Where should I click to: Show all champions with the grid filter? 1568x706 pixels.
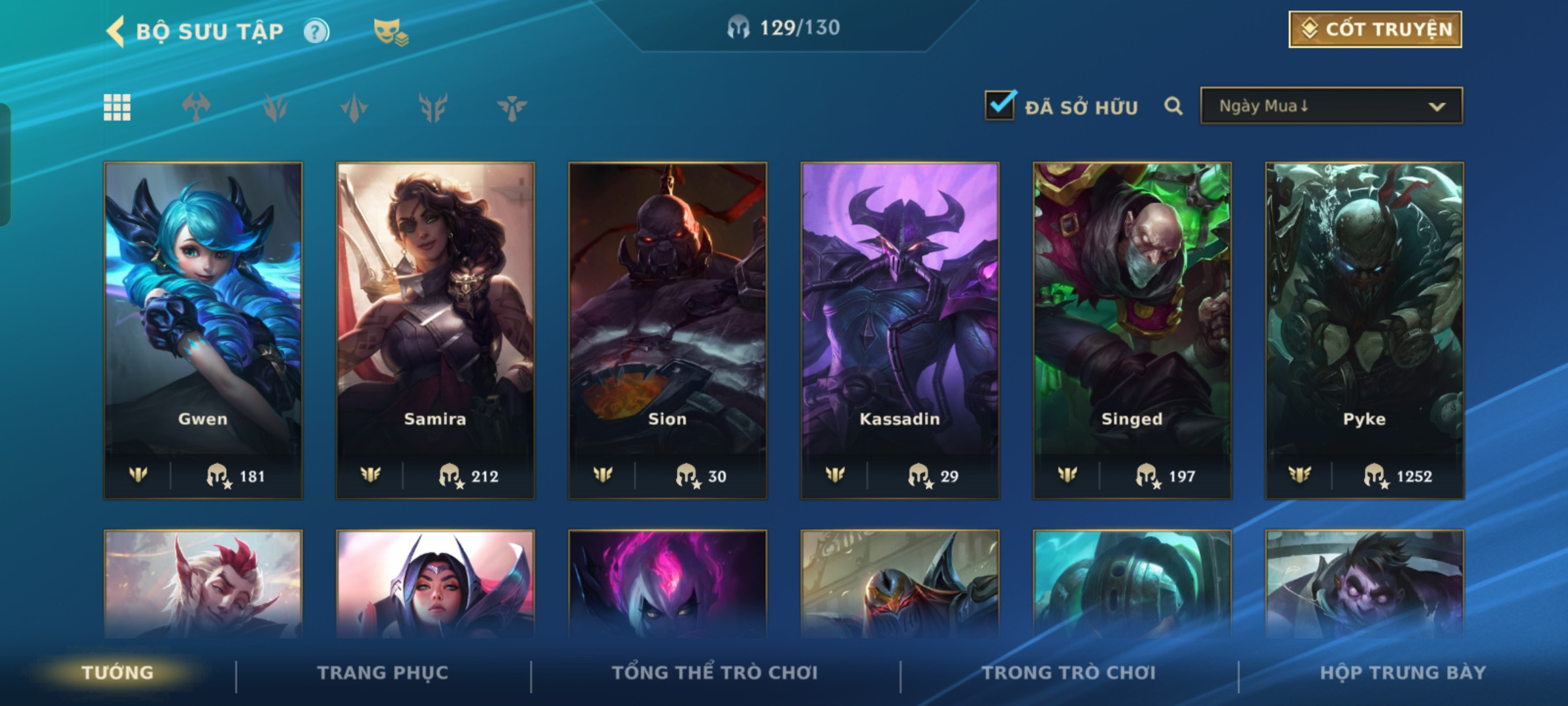click(117, 107)
